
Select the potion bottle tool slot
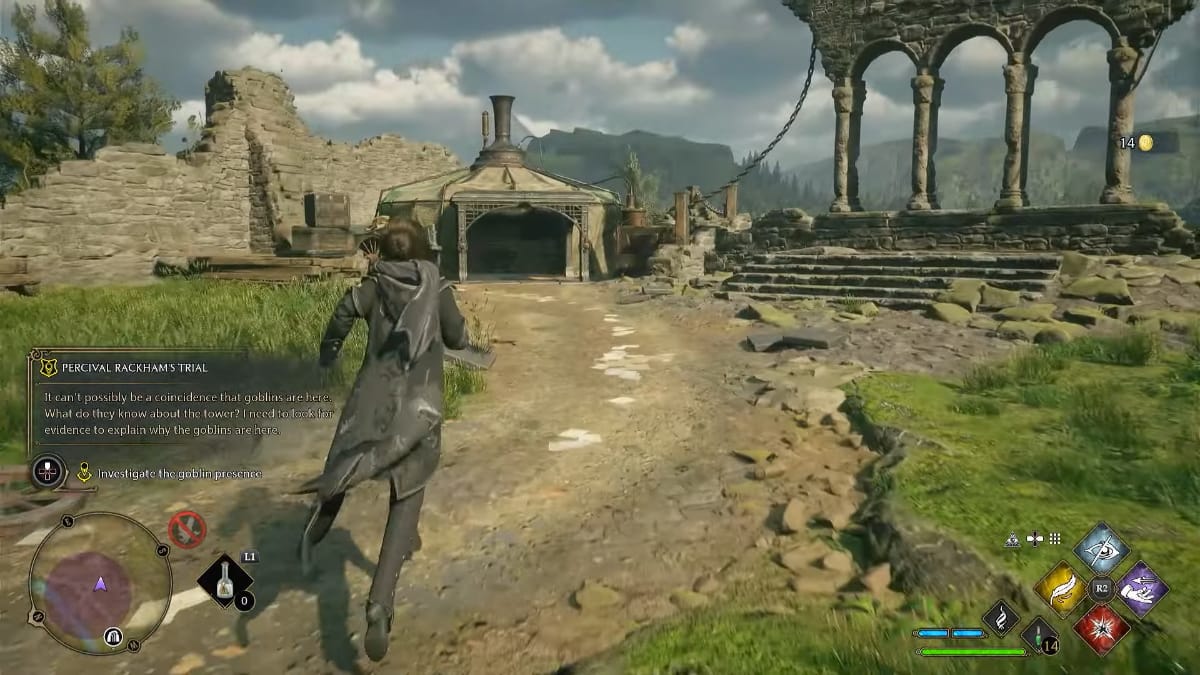click(x=226, y=584)
